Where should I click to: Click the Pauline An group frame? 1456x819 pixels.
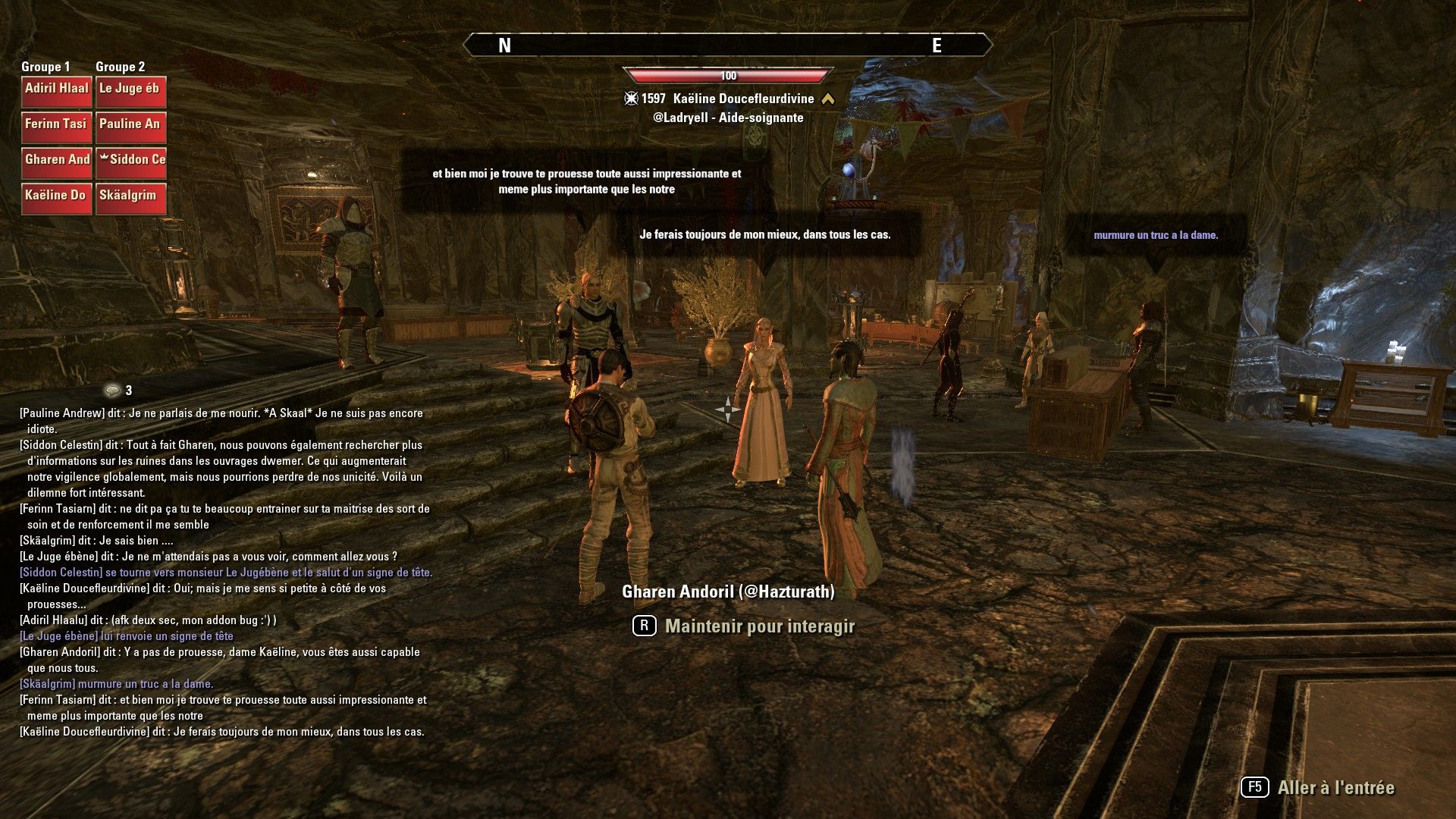coord(130,127)
